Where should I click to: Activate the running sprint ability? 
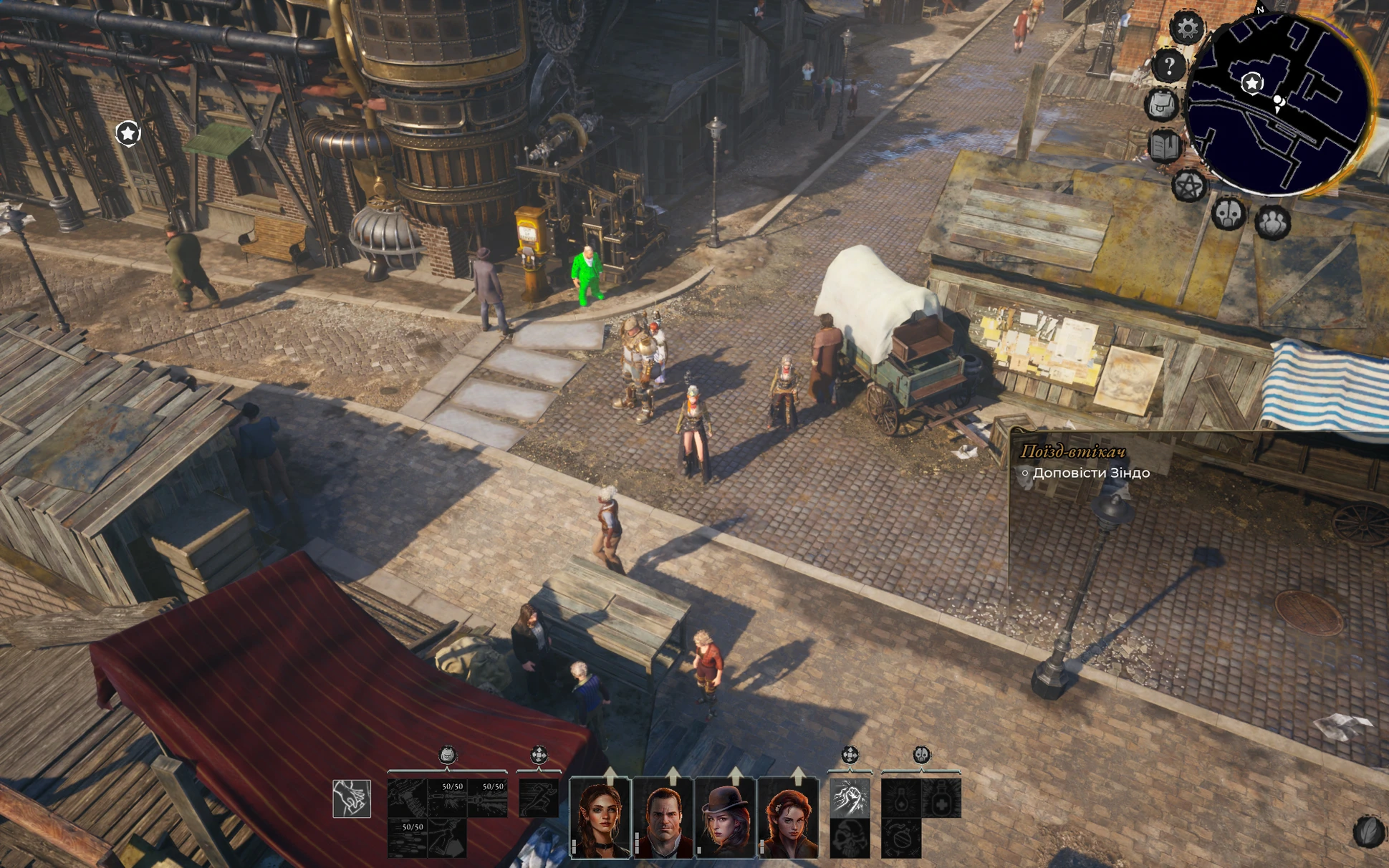[538, 798]
